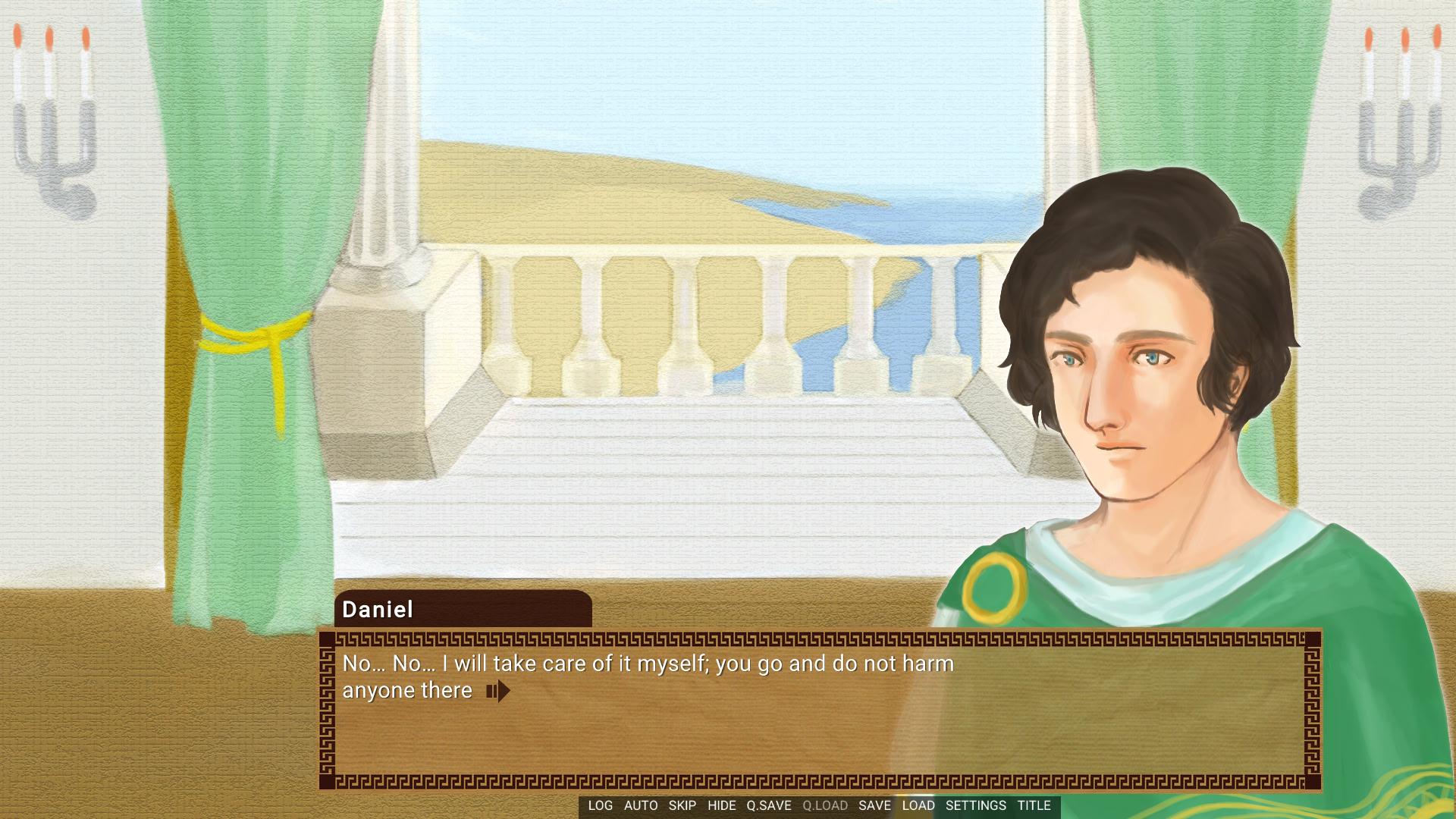The height and width of the screenshot is (819, 1456).
Task: Open the dialogue LOG
Action: point(600,806)
